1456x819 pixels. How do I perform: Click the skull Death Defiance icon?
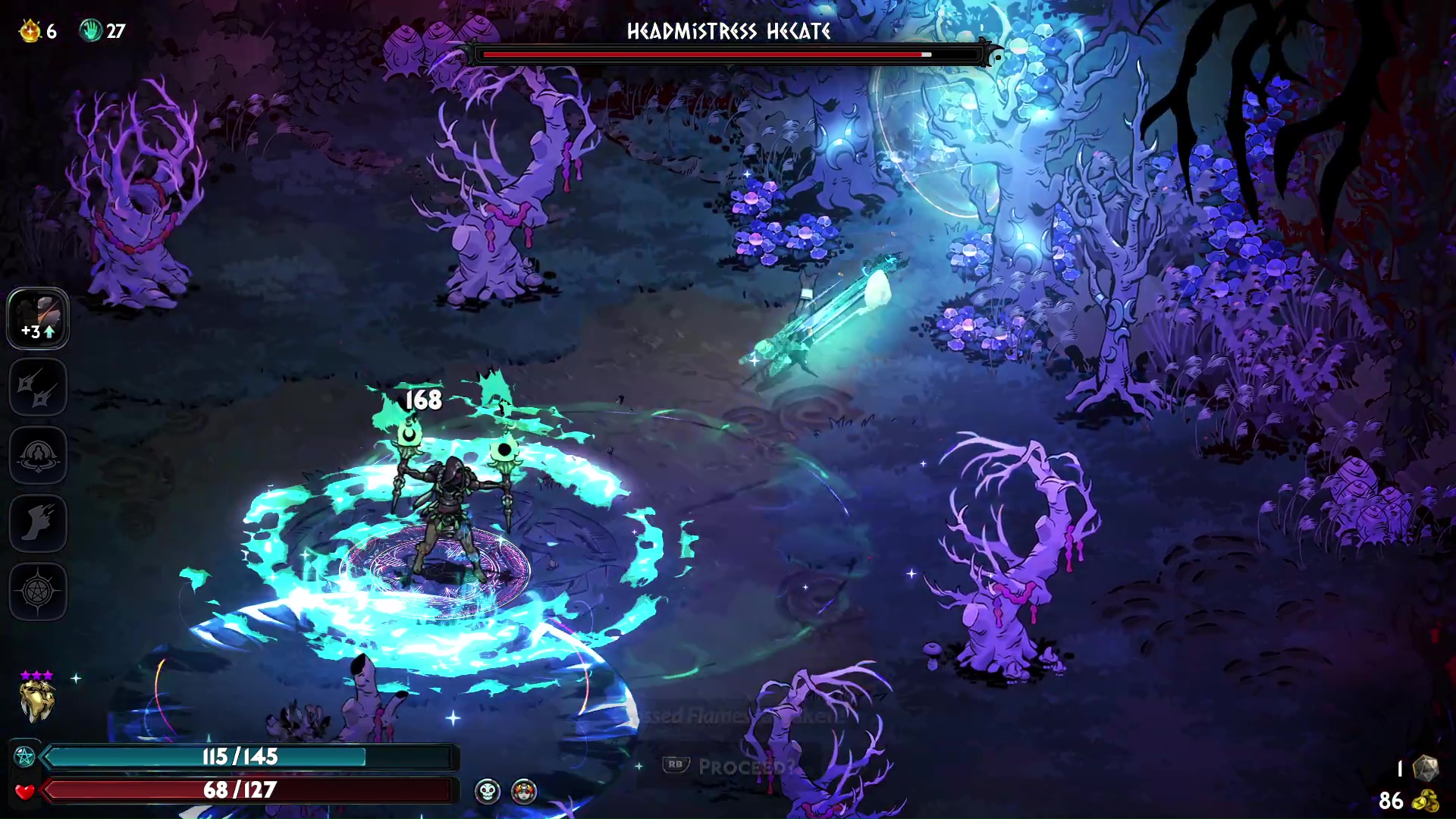click(488, 792)
